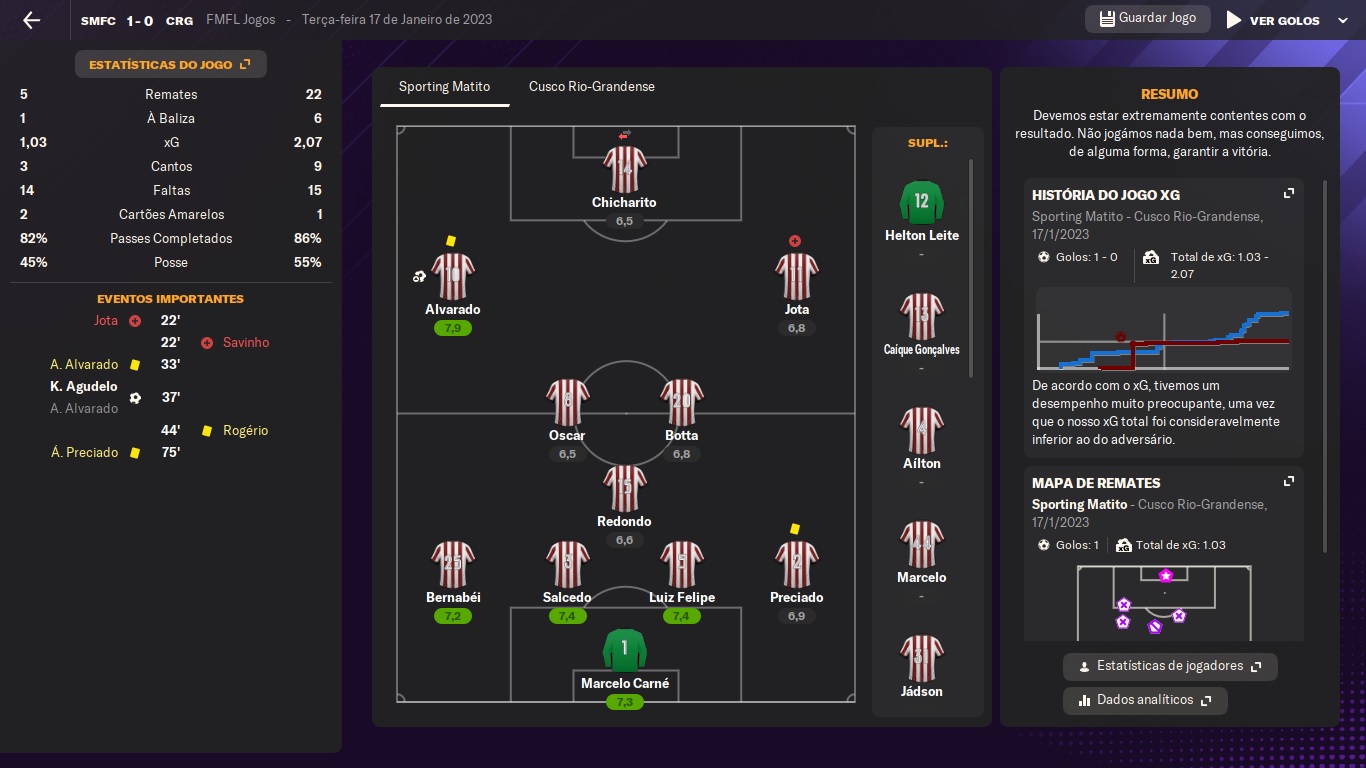Go back using the arrow button
The width and height of the screenshot is (1366, 768).
coord(31,20)
